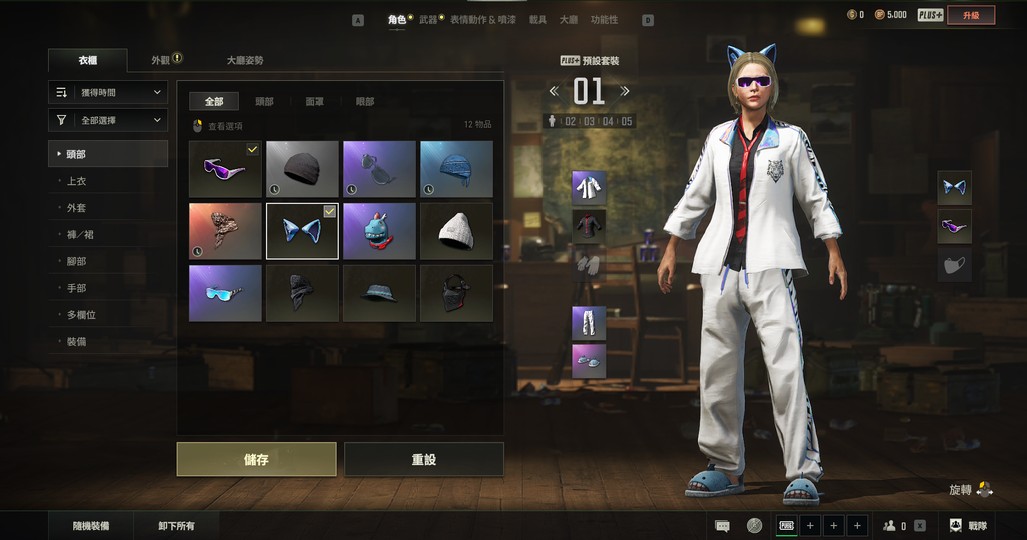Click the 隨機裝備 random equip button

tap(91, 526)
